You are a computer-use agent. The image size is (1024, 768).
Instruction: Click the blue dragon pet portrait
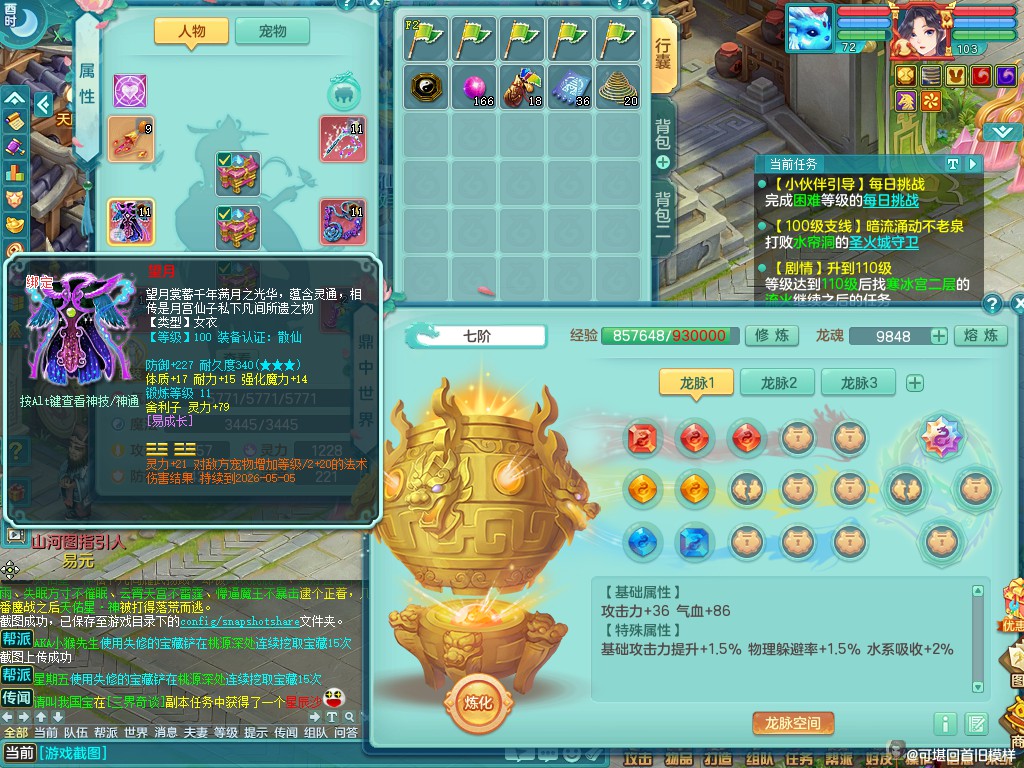click(x=810, y=28)
